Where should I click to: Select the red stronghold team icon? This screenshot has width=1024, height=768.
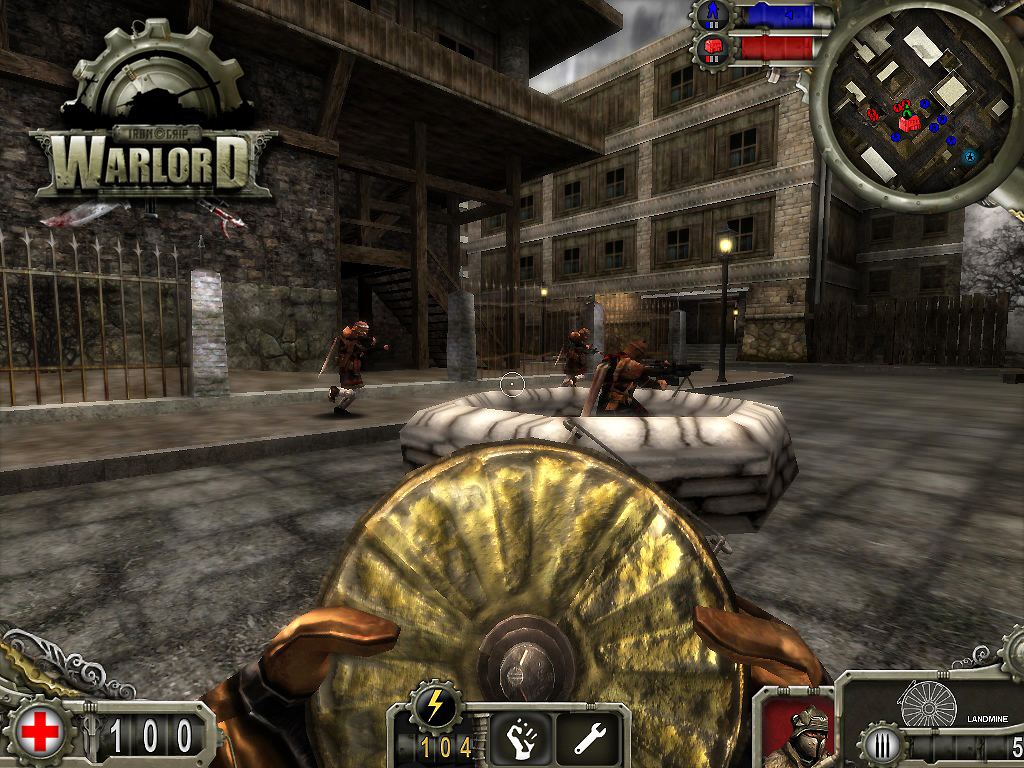click(x=714, y=47)
